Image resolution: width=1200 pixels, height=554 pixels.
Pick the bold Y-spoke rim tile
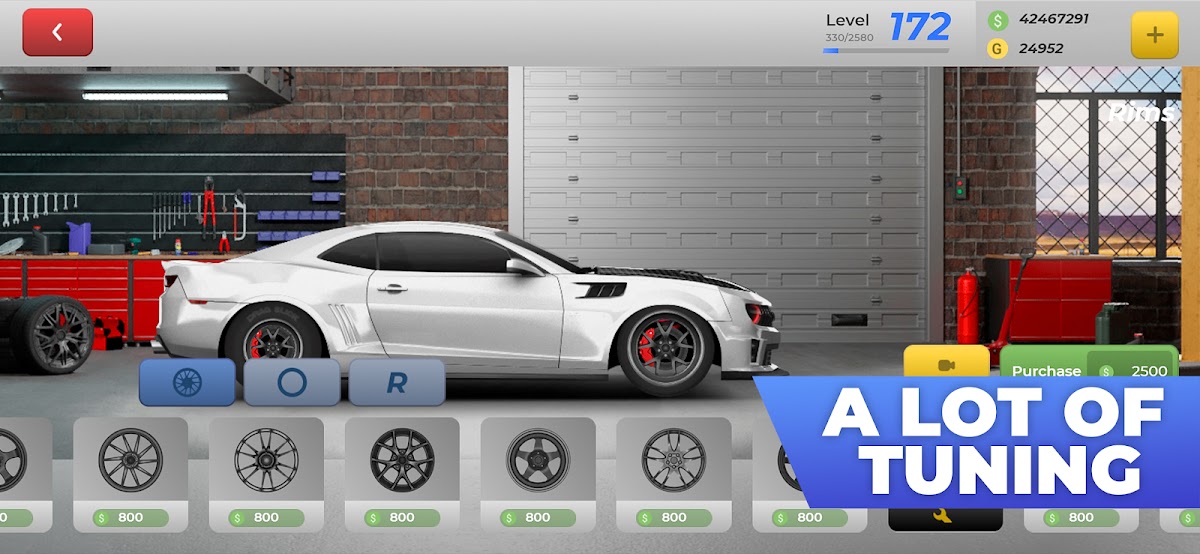click(x=402, y=461)
